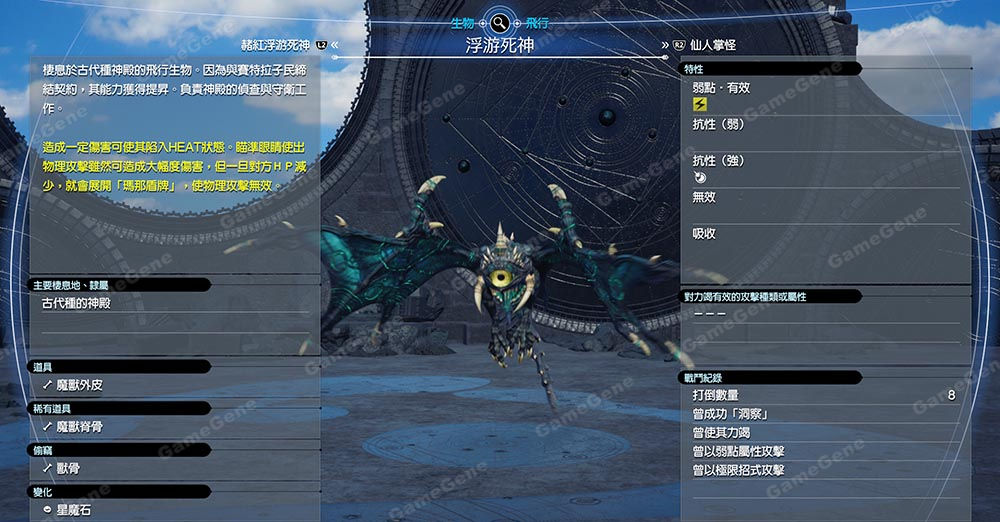Image resolution: width=1000 pixels, height=522 pixels.
Task: Select the habitat entry 古代種的神殿
Action: point(84,302)
